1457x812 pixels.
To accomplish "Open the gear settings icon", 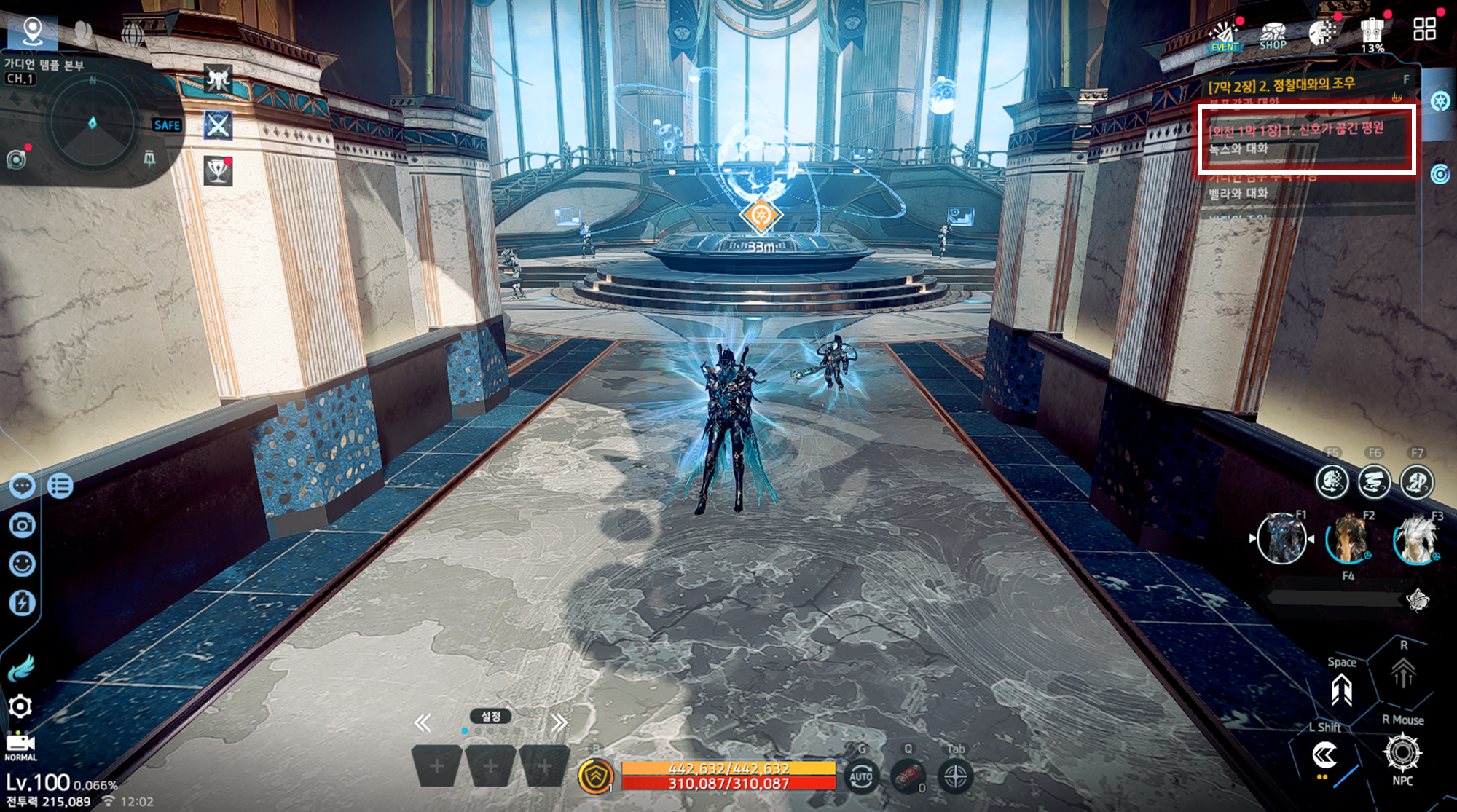I will [20, 706].
